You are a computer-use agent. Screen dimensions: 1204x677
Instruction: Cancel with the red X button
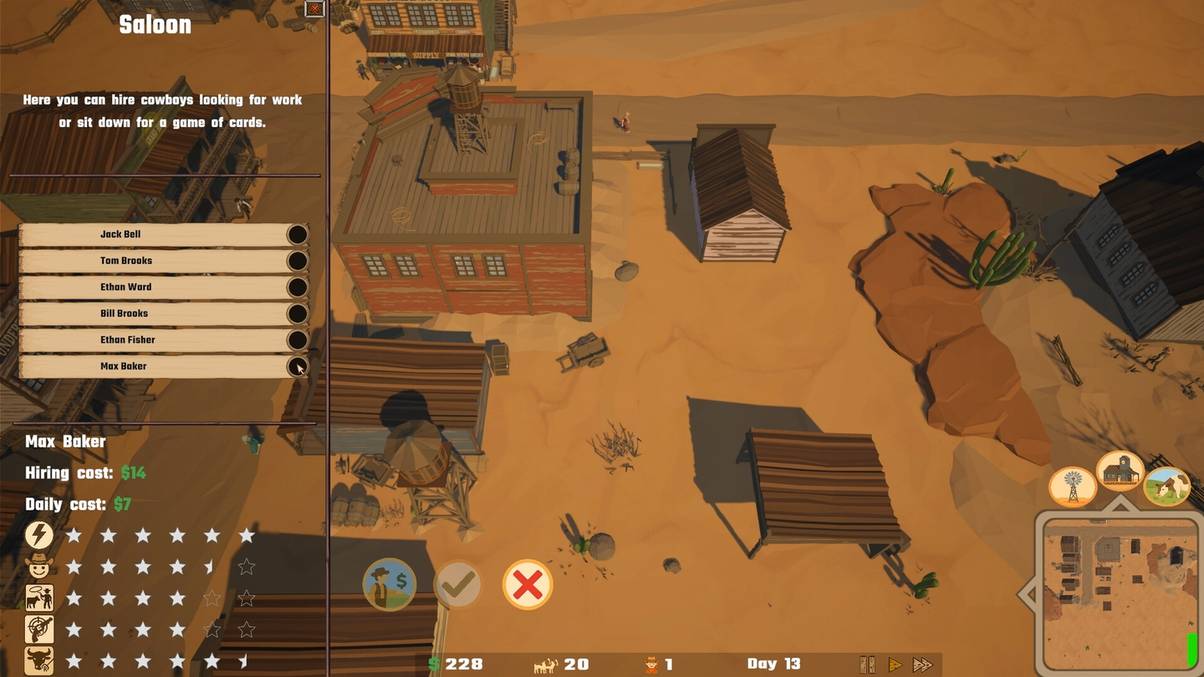527,585
